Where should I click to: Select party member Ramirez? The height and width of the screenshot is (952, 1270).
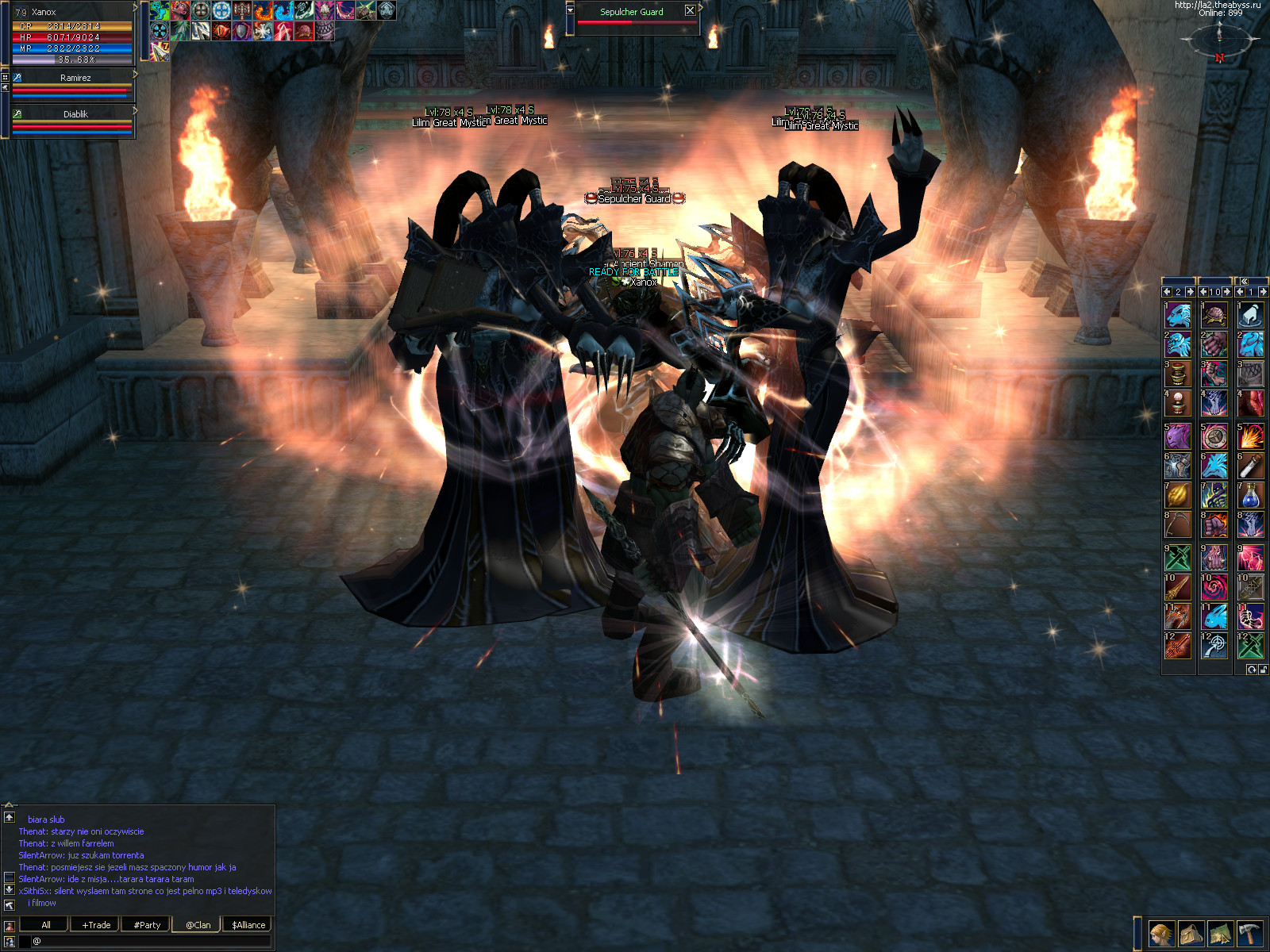pyautogui.click(x=75, y=78)
